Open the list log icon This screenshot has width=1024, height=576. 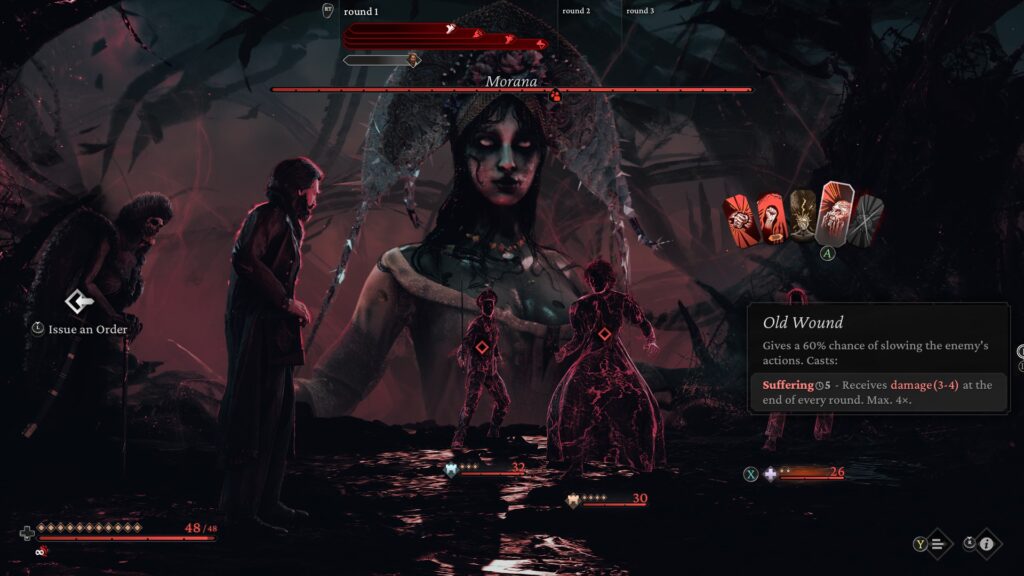tap(938, 544)
